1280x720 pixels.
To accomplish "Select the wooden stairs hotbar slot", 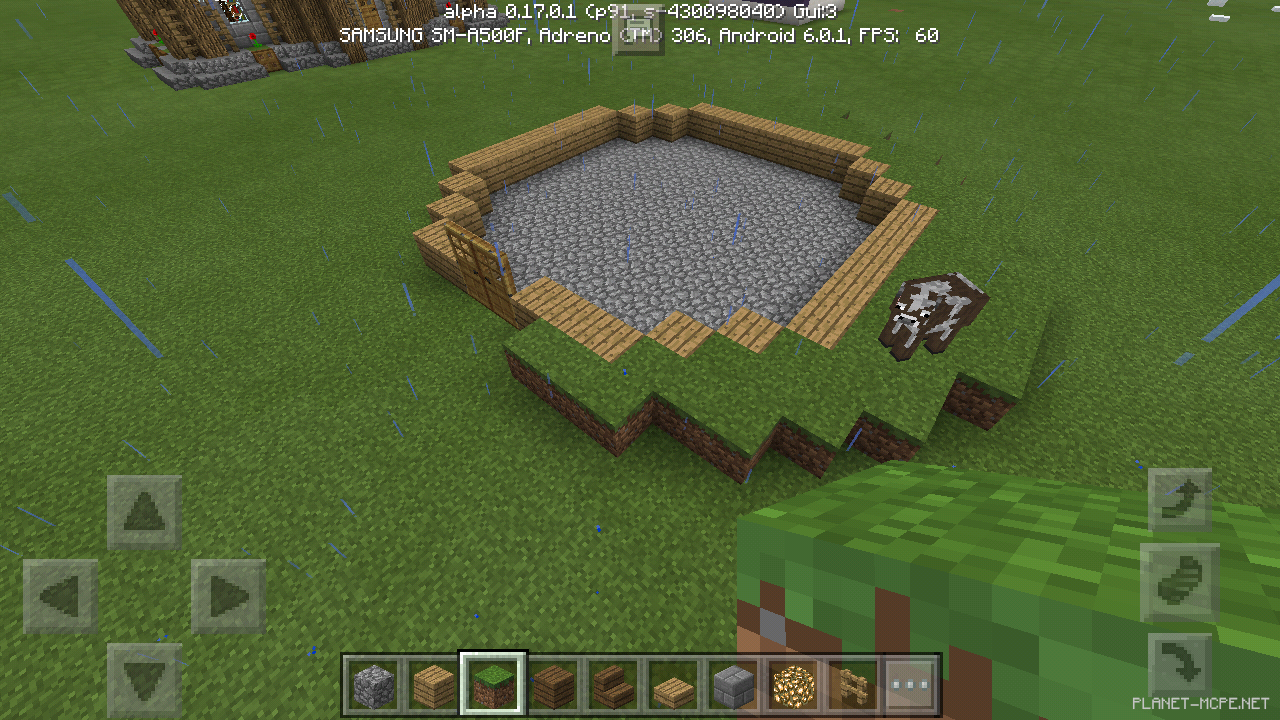I will [x=613, y=685].
